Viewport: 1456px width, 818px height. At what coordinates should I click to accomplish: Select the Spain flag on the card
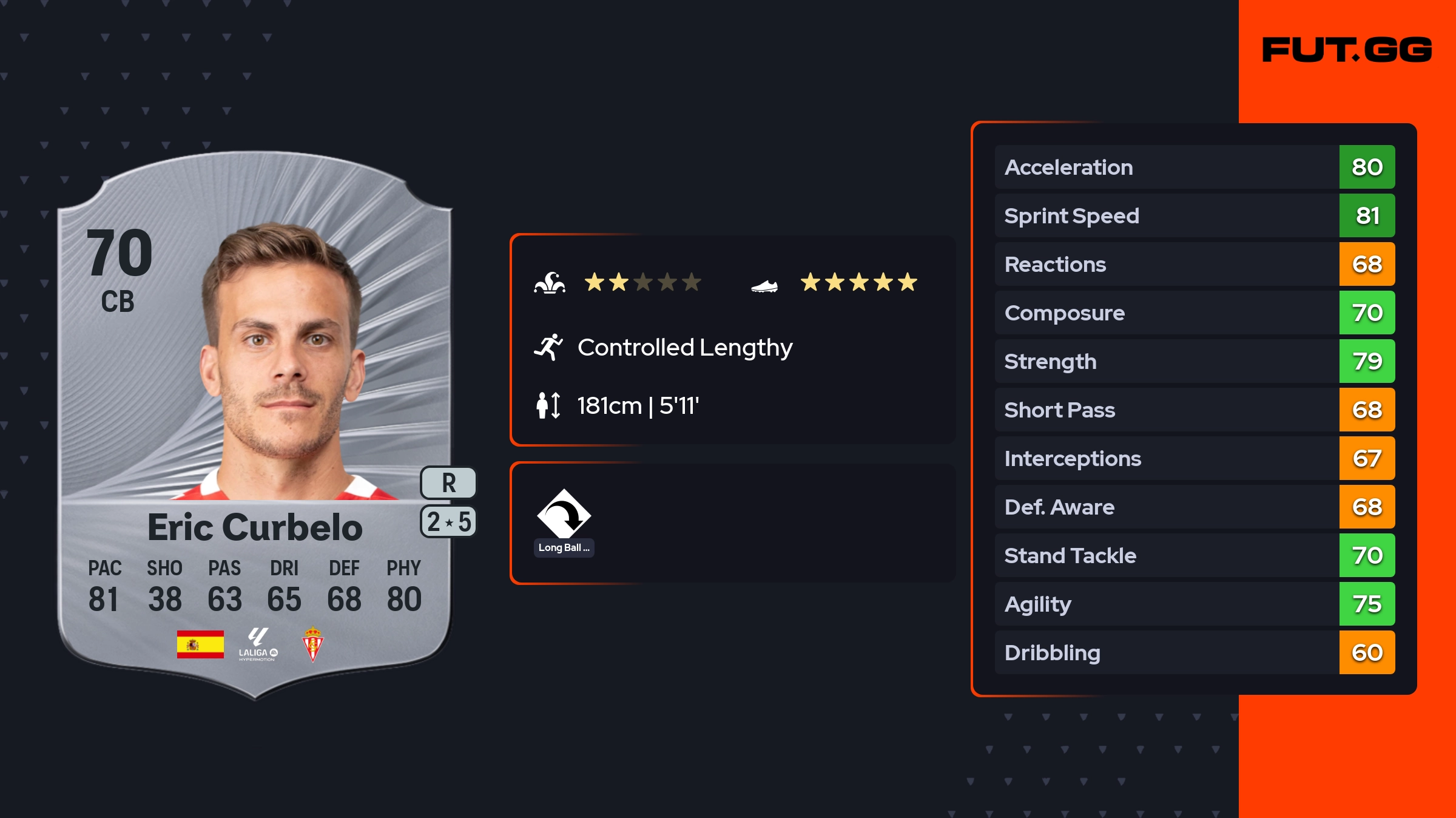200,644
